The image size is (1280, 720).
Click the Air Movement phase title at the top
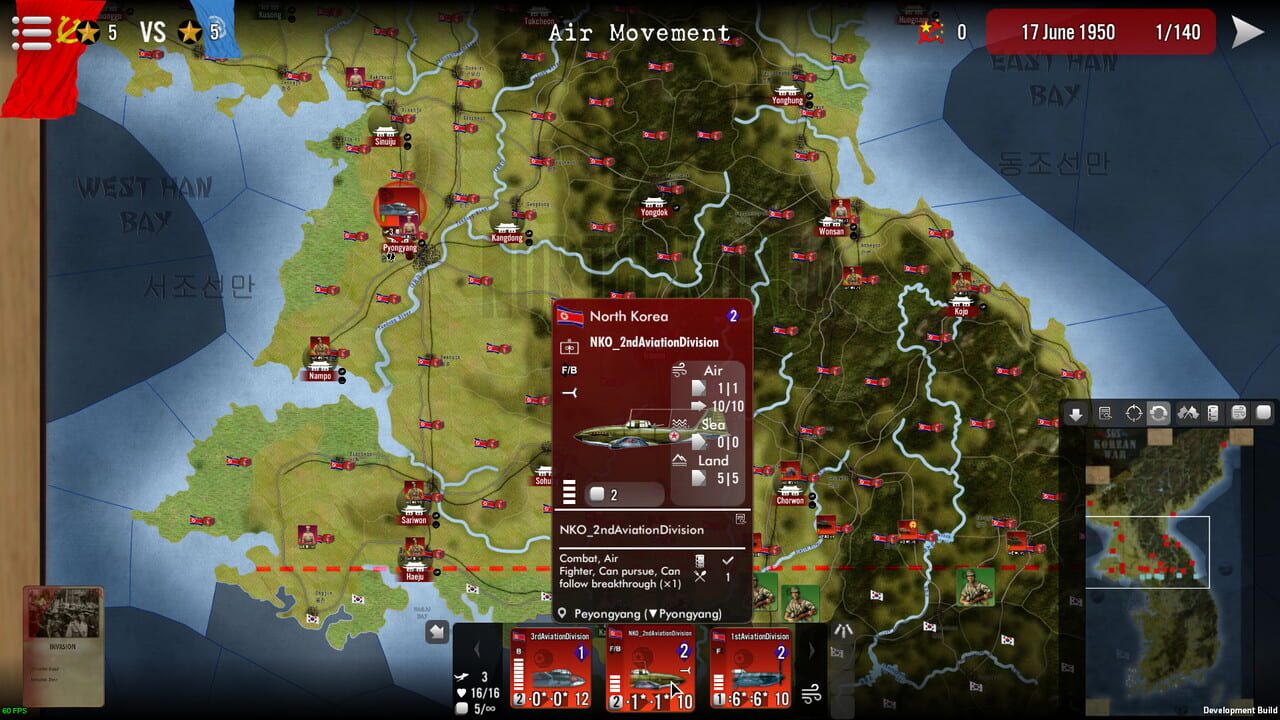tap(640, 32)
